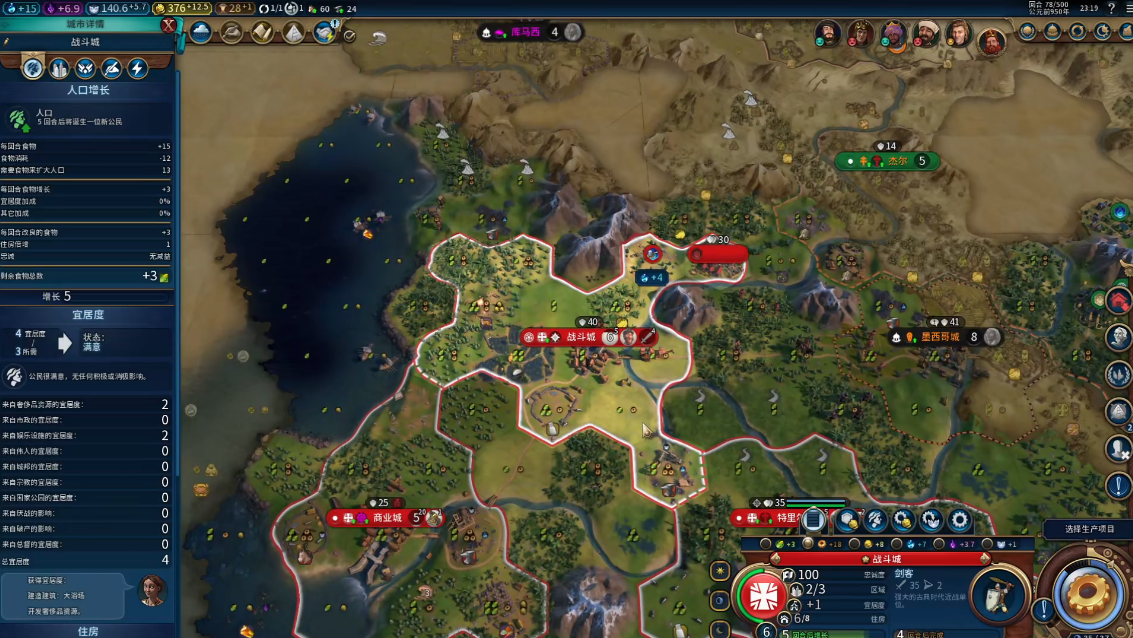Switch to the city buildings skyline tab
This screenshot has width=1133, height=638.
click(59, 68)
